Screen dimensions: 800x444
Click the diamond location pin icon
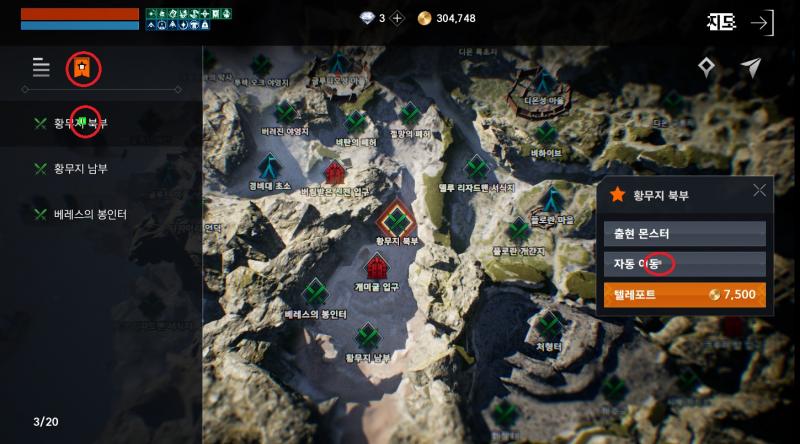707,67
